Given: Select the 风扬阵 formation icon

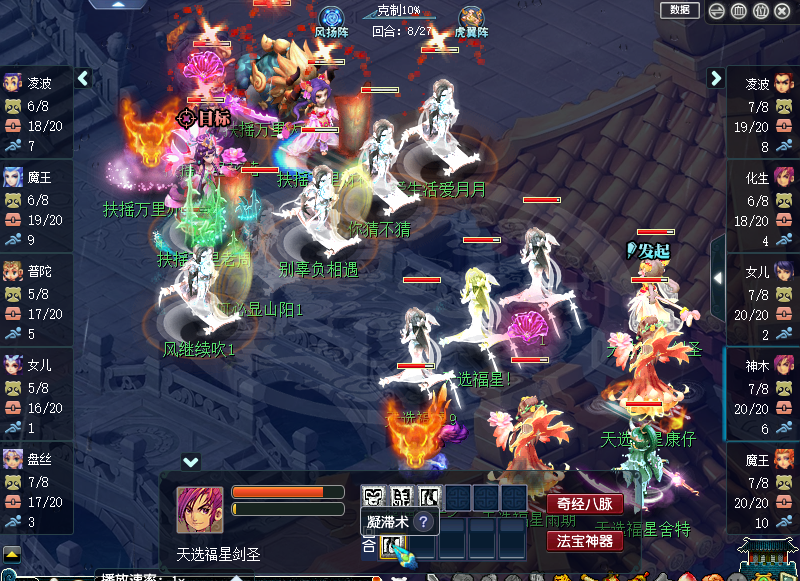Looking at the screenshot, I should click(331, 19).
